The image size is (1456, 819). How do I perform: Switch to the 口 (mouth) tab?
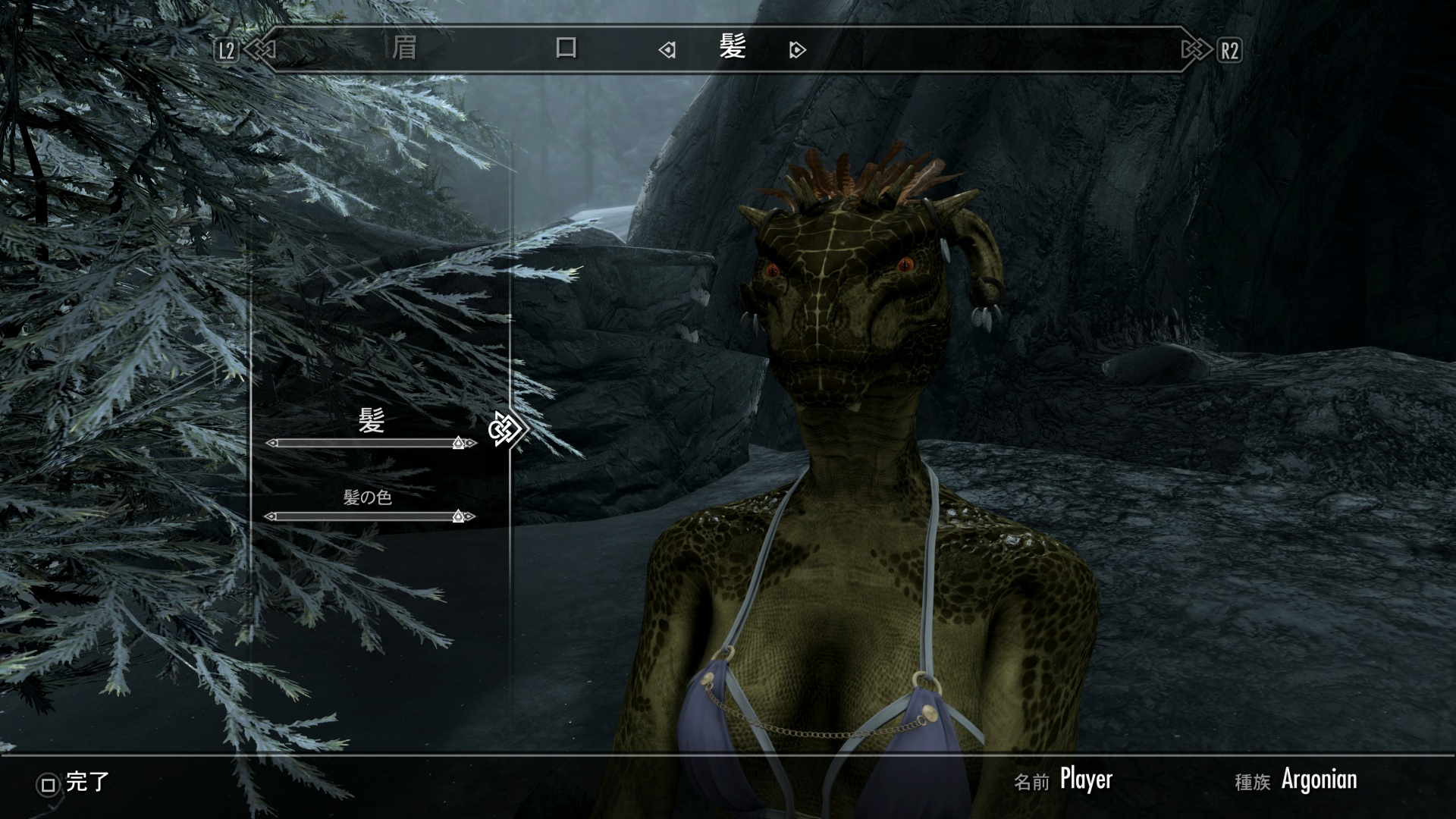[566, 49]
